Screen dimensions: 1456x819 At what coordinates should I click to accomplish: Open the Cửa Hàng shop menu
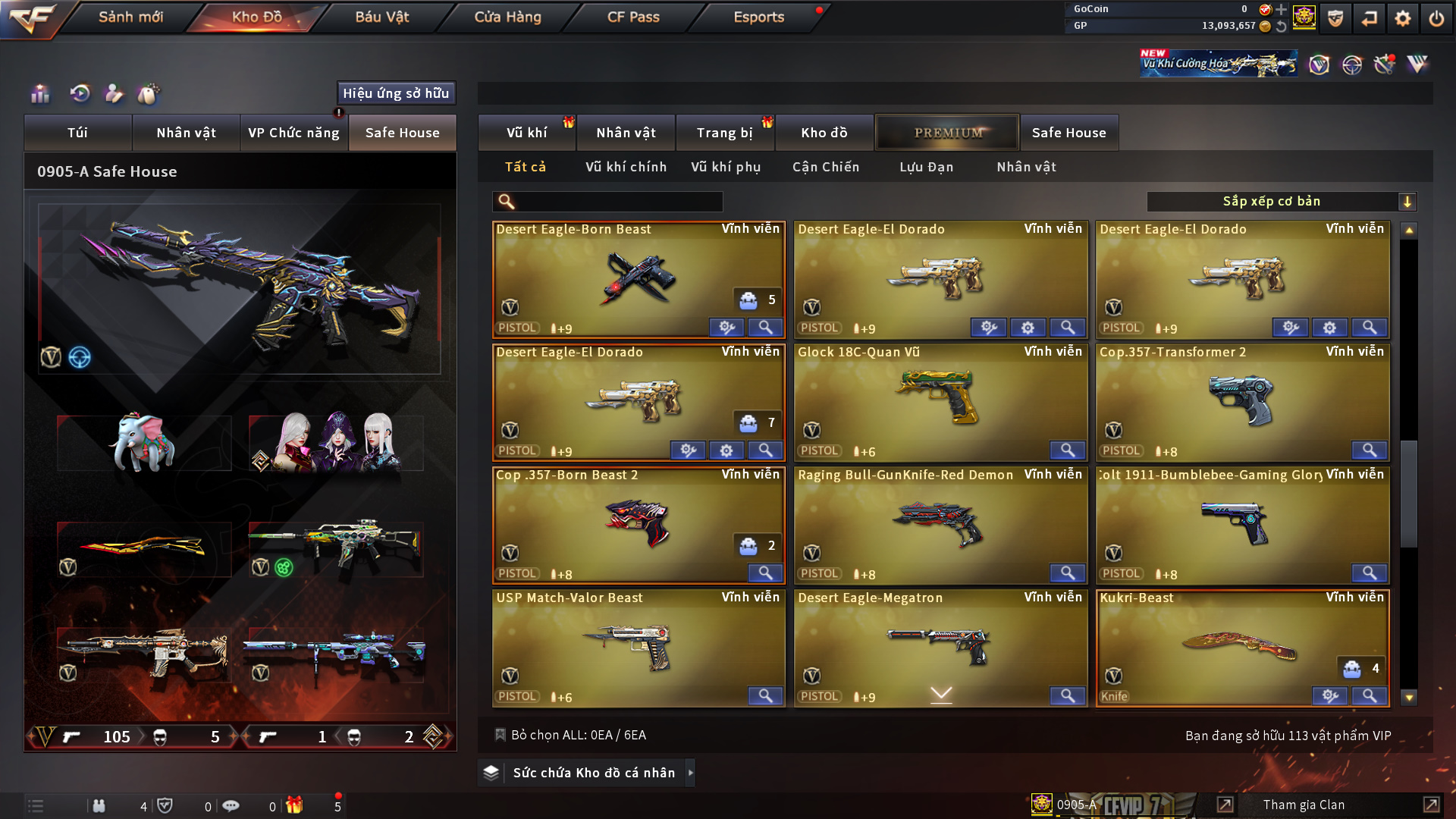coord(507,17)
